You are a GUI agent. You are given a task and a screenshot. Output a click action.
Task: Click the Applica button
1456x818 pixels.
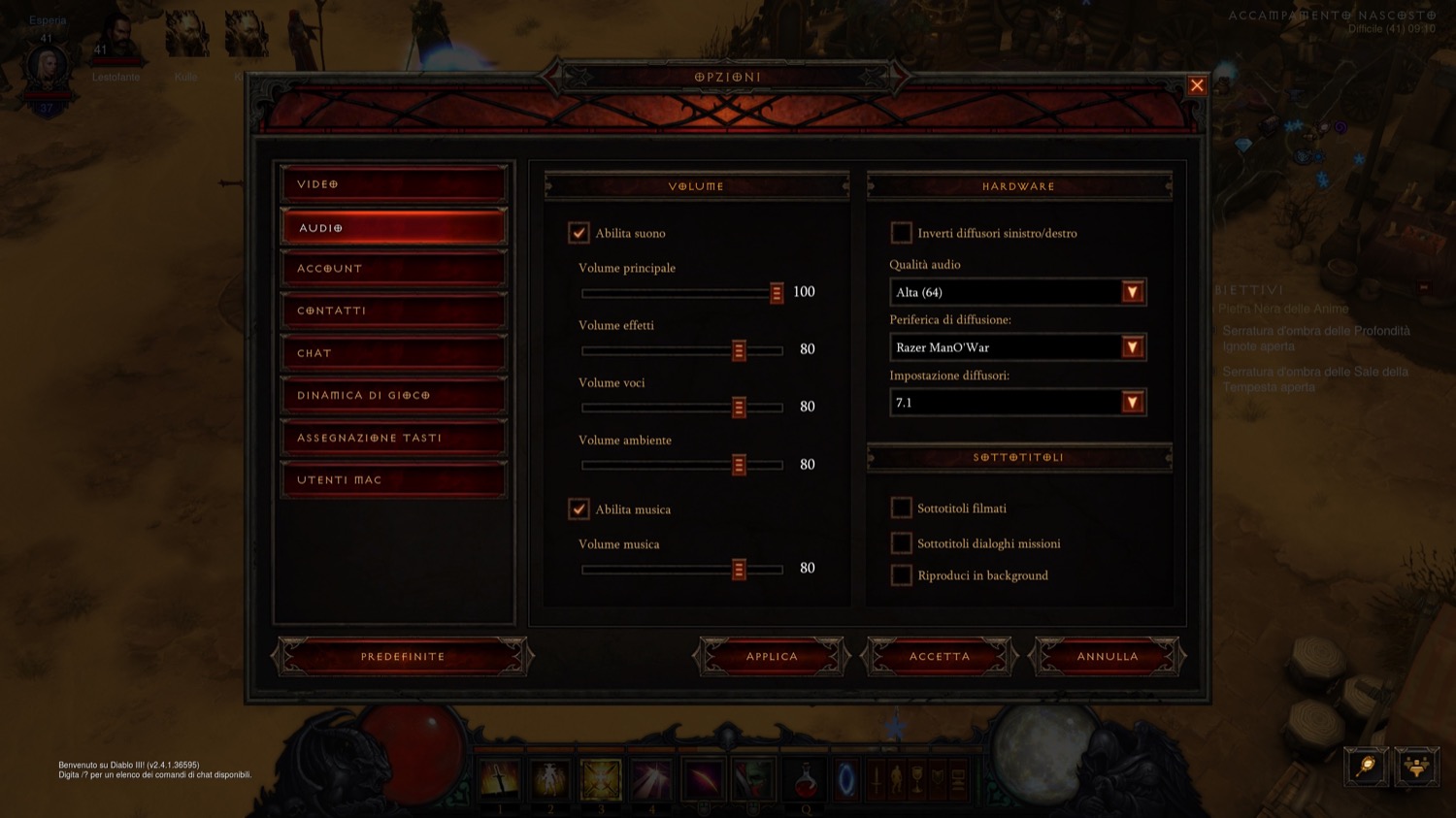772,657
